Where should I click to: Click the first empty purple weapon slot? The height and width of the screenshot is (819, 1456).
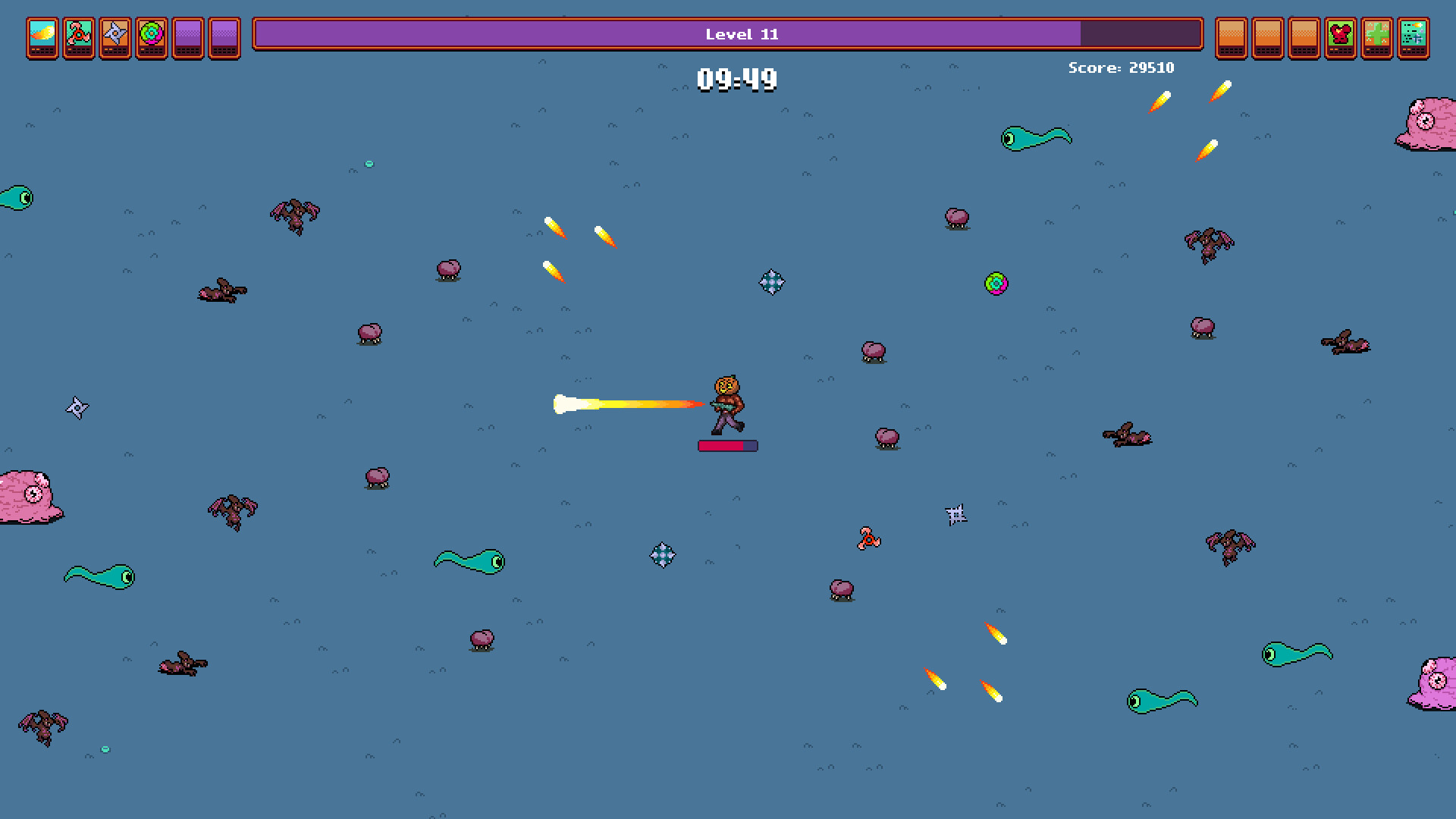[x=187, y=38]
